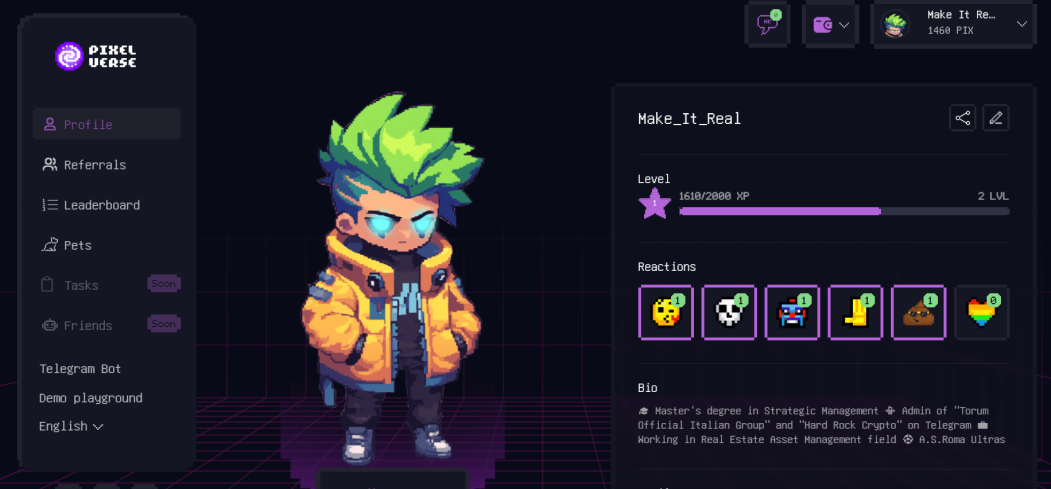Image resolution: width=1051 pixels, height=489 pixels.
Task: Share the profile
Action: (962, 118)
